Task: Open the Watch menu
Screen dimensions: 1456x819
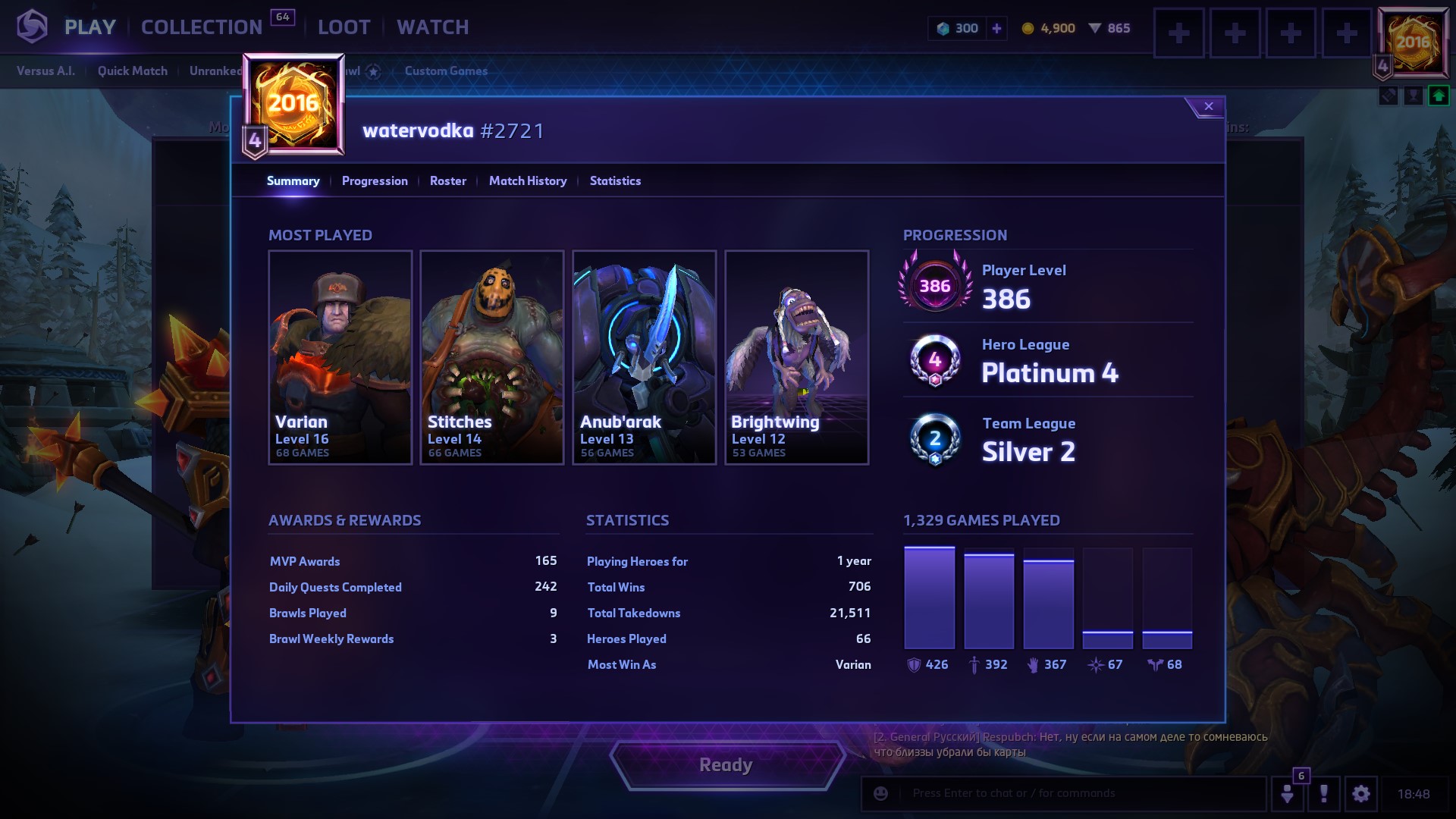Action: pos(432,27)
